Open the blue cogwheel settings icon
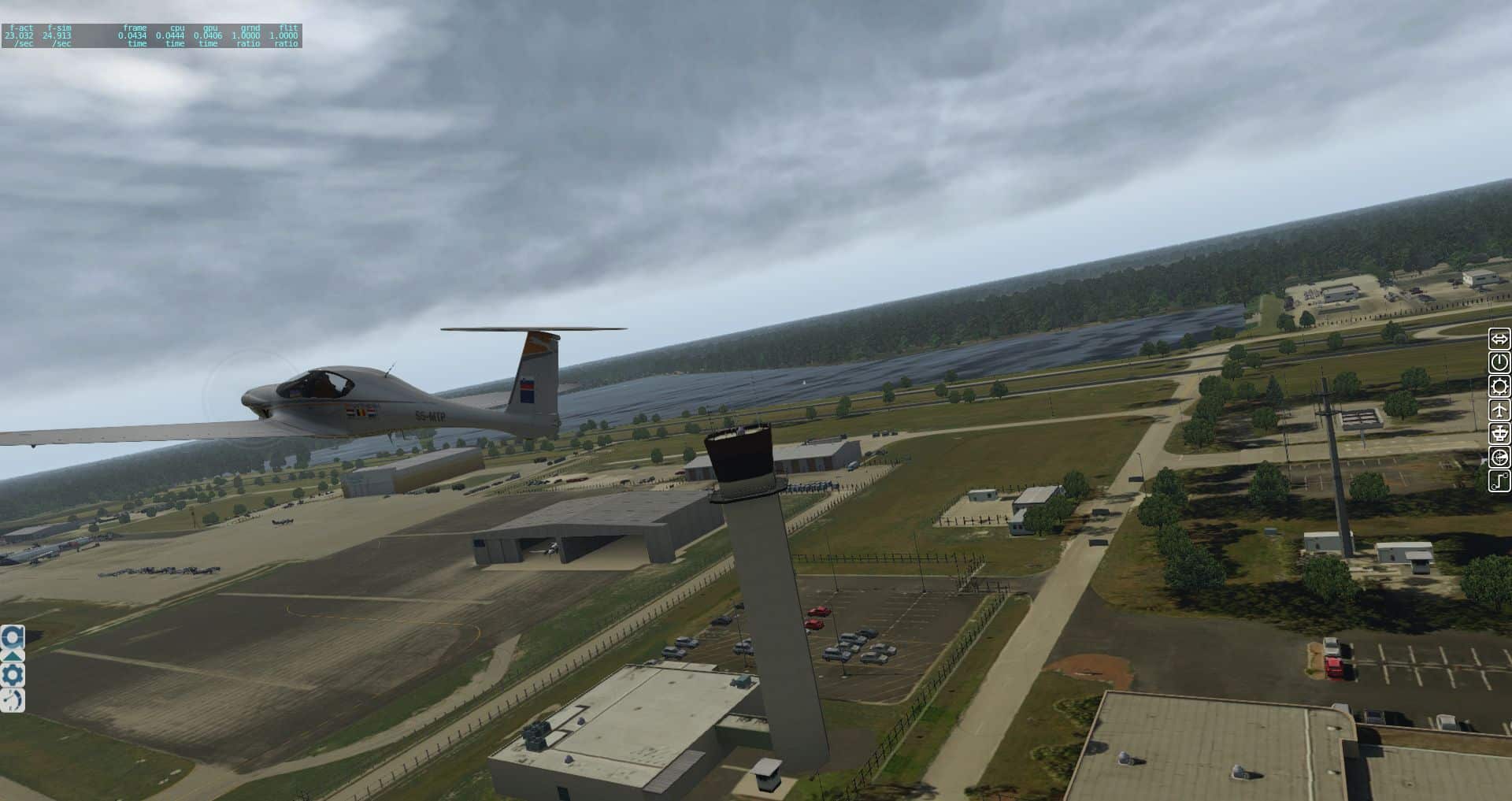This screenshot has height=801, width=1512. pos(13,676)
